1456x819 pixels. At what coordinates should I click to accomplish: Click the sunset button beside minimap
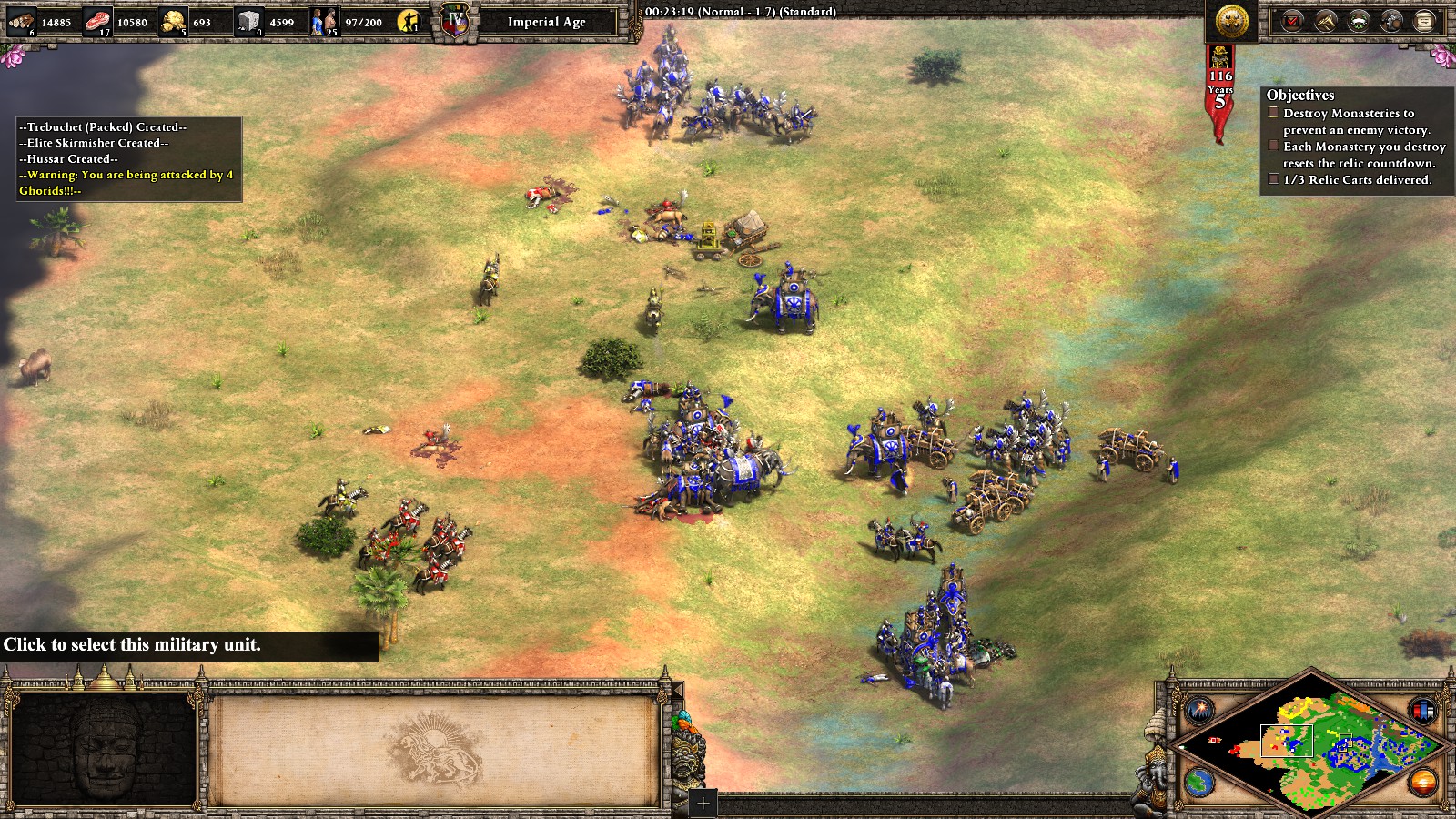pyautogui.click(x=1422, y=782)
